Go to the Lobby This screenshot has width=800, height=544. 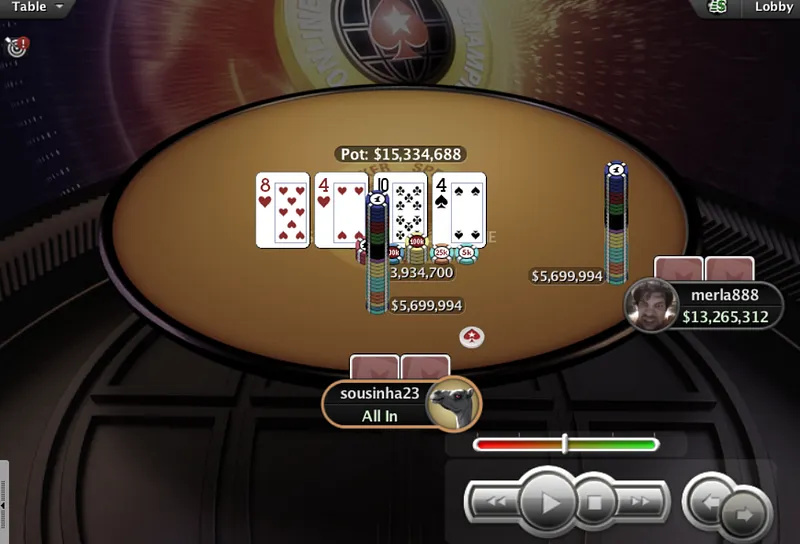(773, 7)
